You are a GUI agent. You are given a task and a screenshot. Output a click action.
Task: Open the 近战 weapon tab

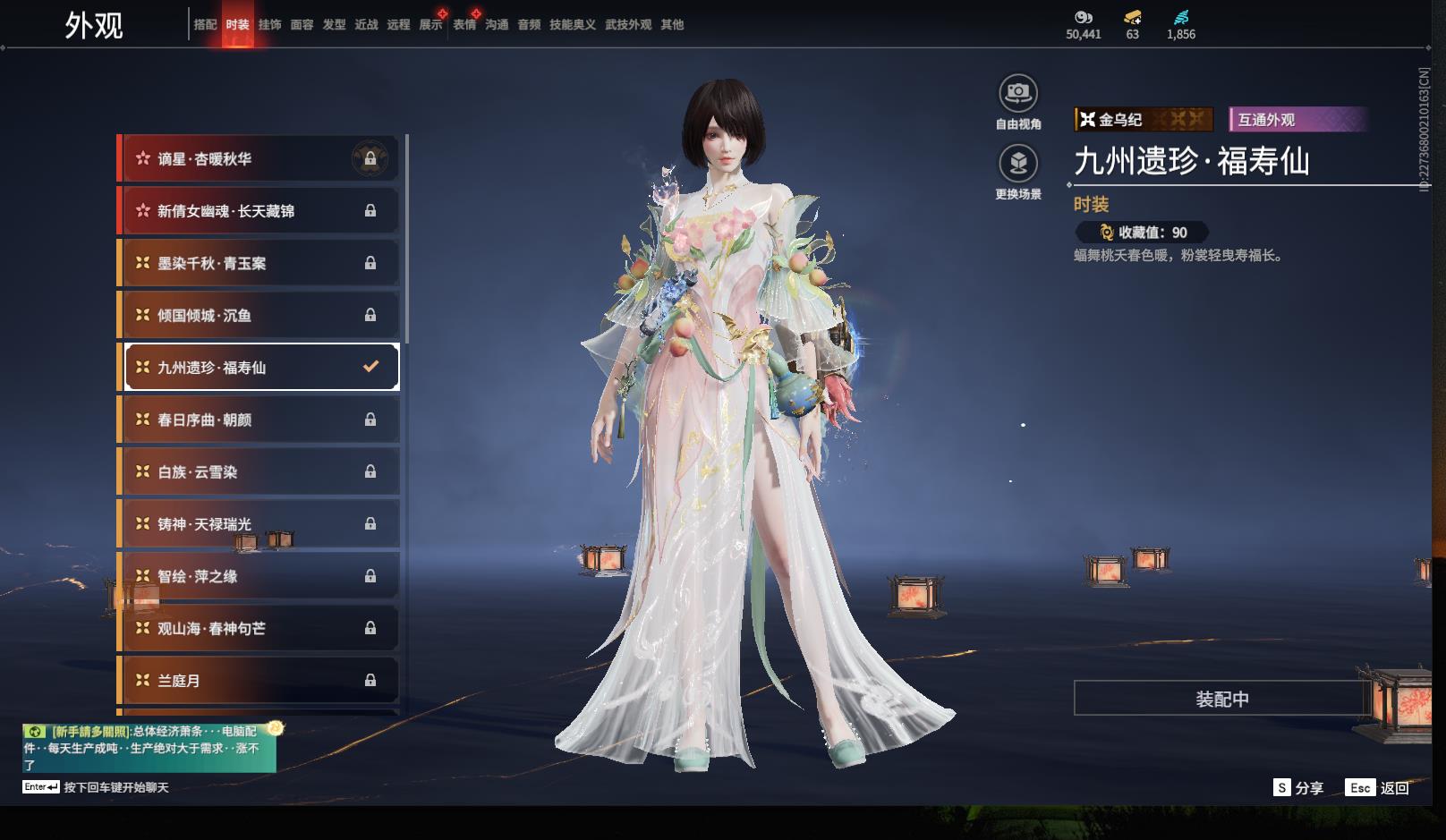pyautogui.click(x=366, y=25)
